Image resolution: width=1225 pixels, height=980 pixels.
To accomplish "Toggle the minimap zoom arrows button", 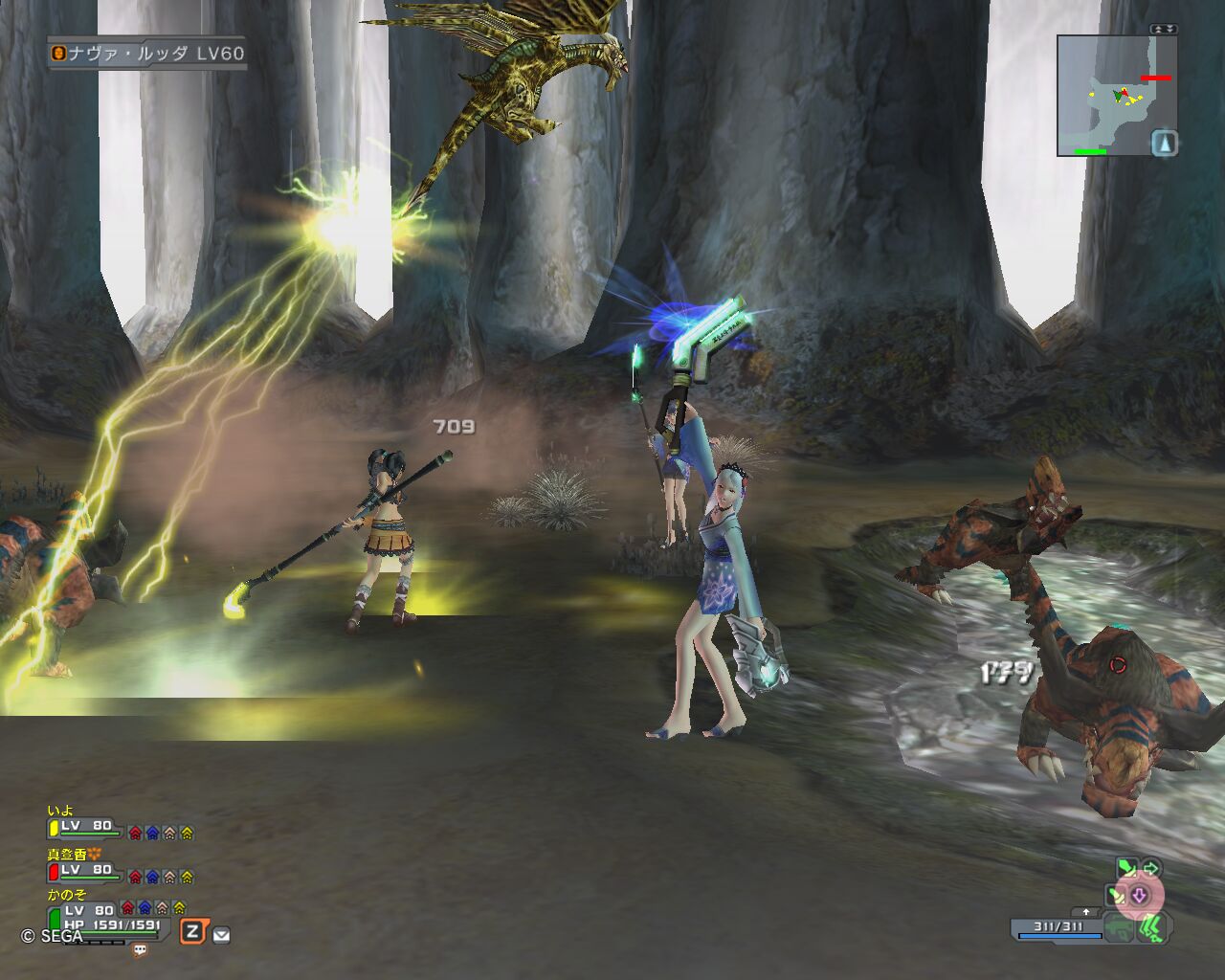I will 1164,30.
